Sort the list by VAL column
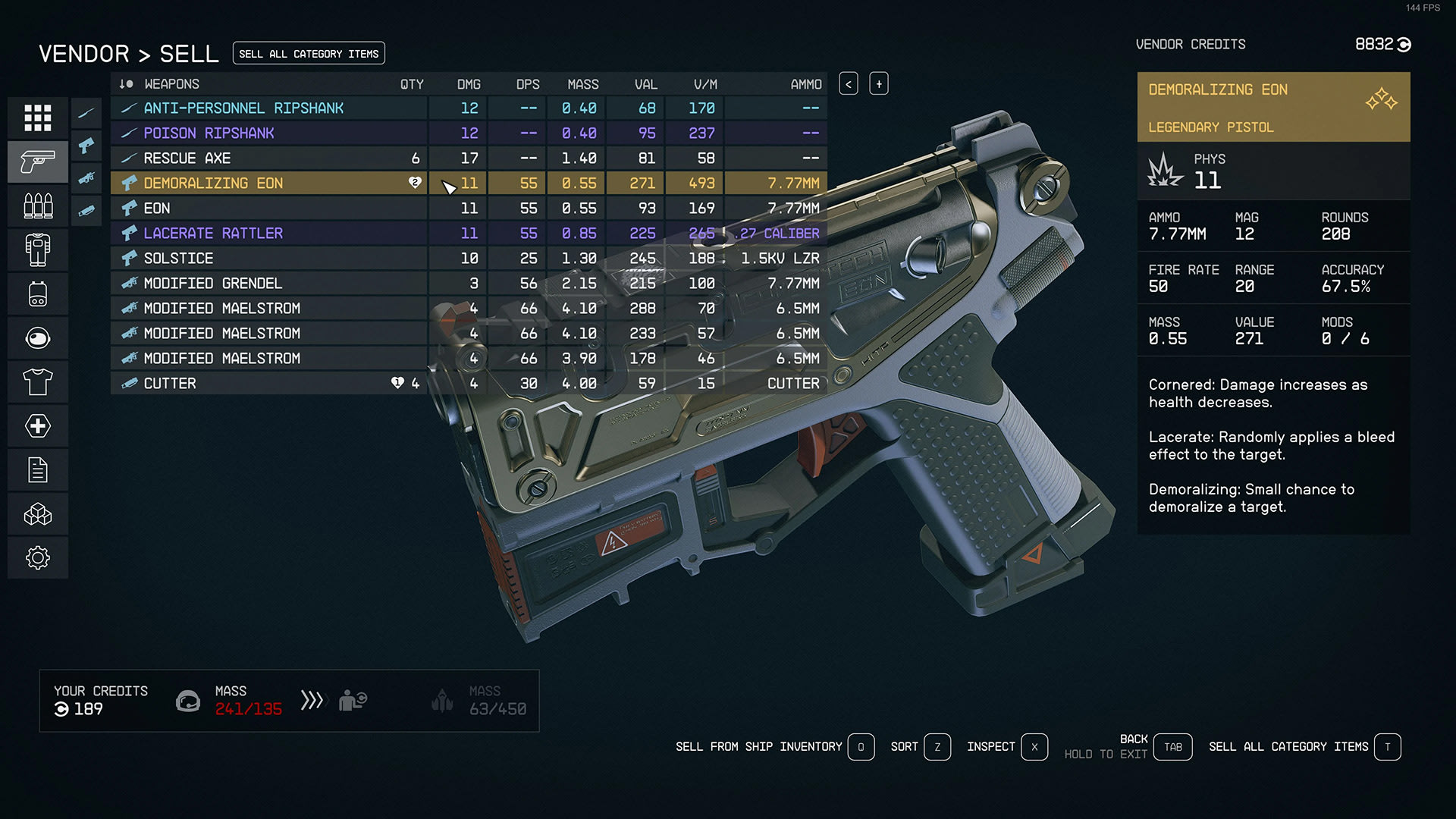 [x=646, y=84]
